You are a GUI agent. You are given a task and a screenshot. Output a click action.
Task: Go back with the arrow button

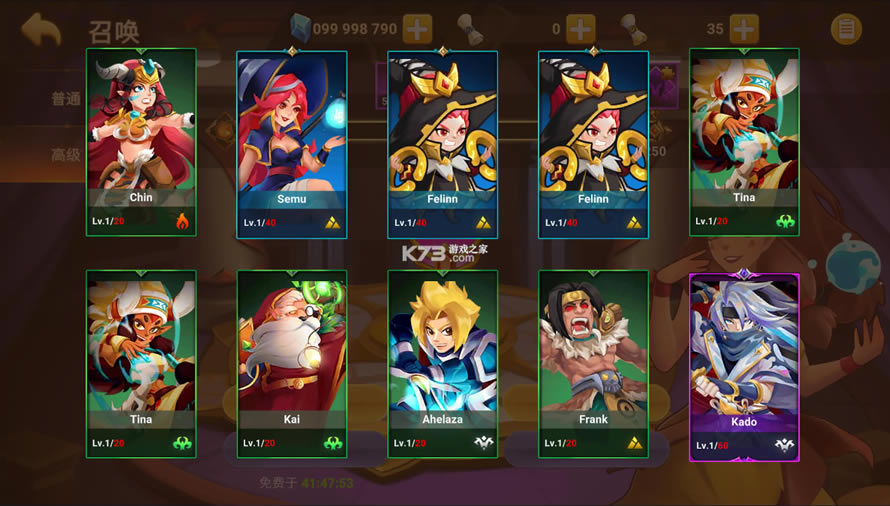tap(41, 29)
